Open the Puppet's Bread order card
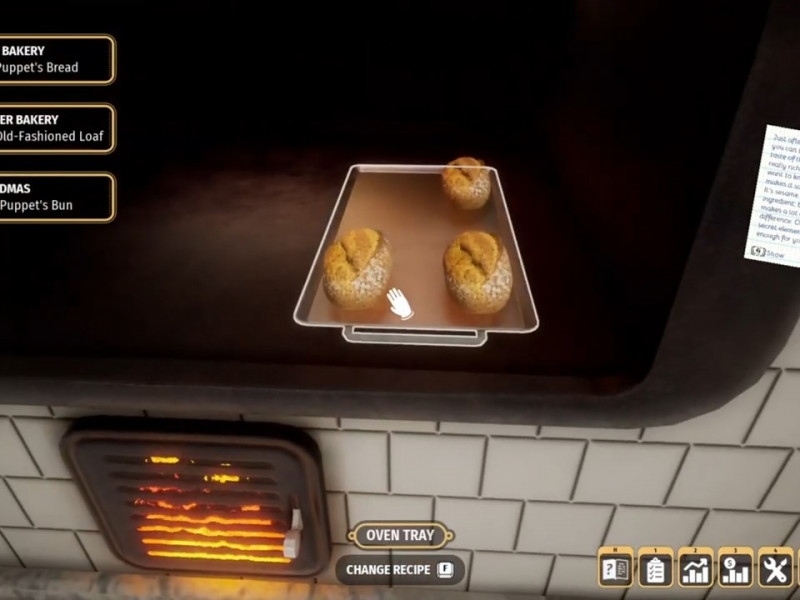The width and height of the screenshot is (800, 600). [x=55, y=59]
